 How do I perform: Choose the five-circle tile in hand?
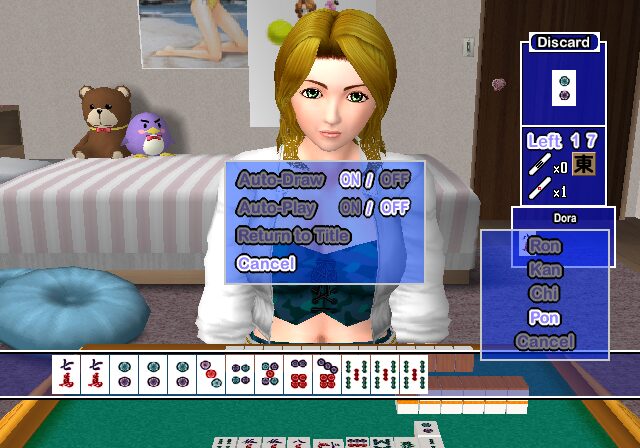(269, 374)
